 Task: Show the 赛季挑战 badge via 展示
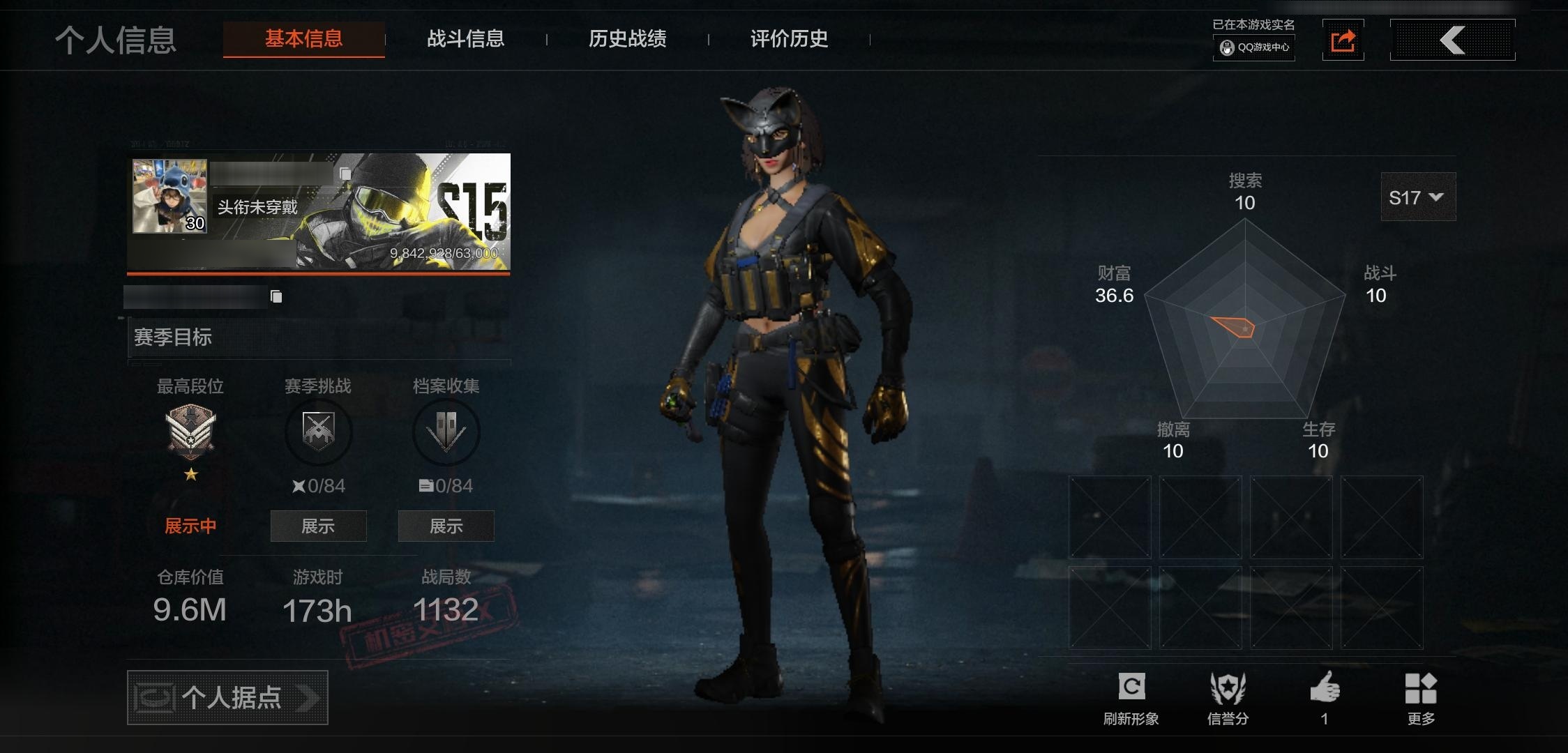(318, 526)
